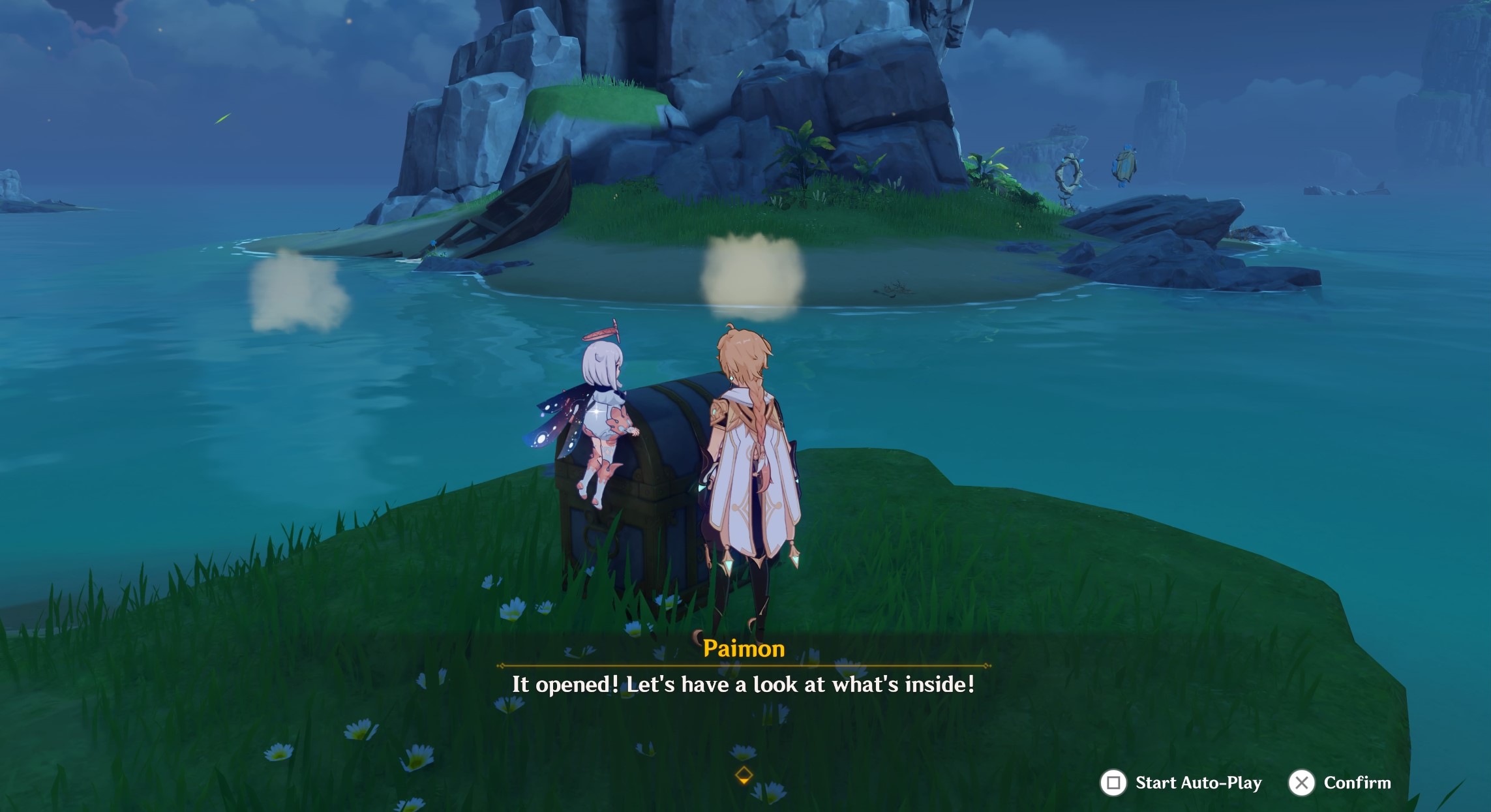This screenshot has height=812, width=1491.
Task: Click the orange diamond dialogue continue marker
Action: coord(744,775)
